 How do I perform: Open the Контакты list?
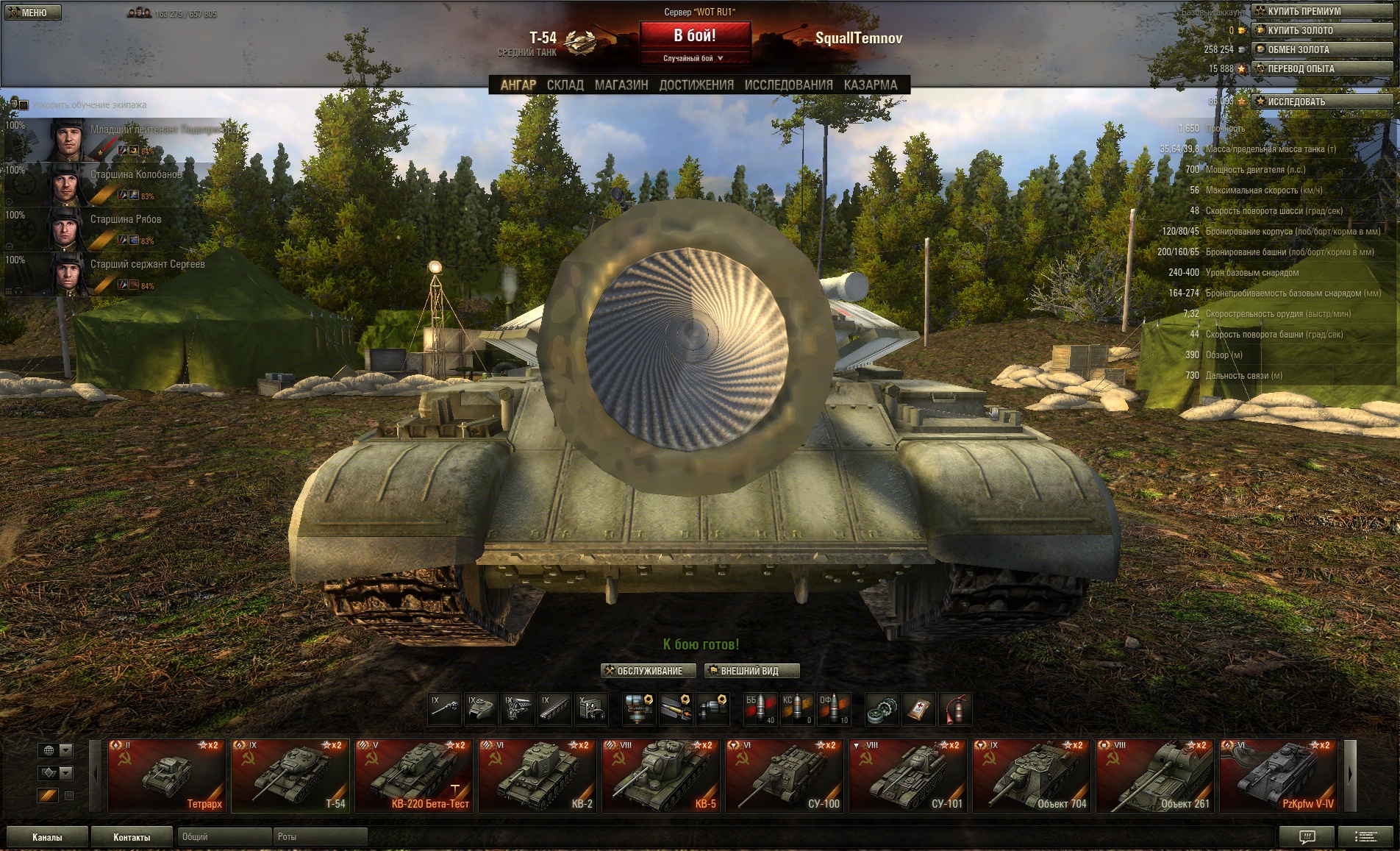tap(132, 837)
